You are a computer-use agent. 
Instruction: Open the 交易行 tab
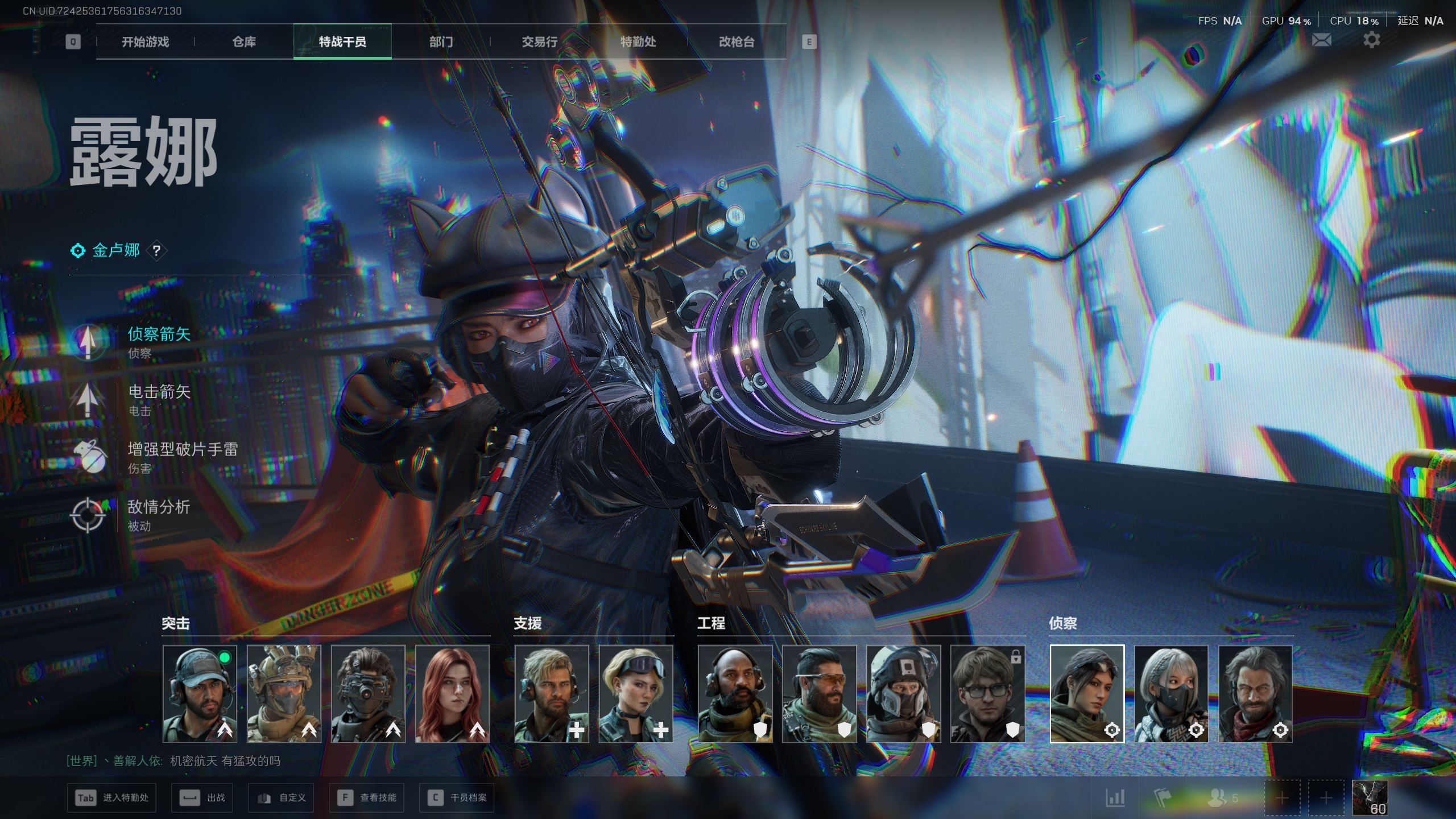tap(539, 42)
